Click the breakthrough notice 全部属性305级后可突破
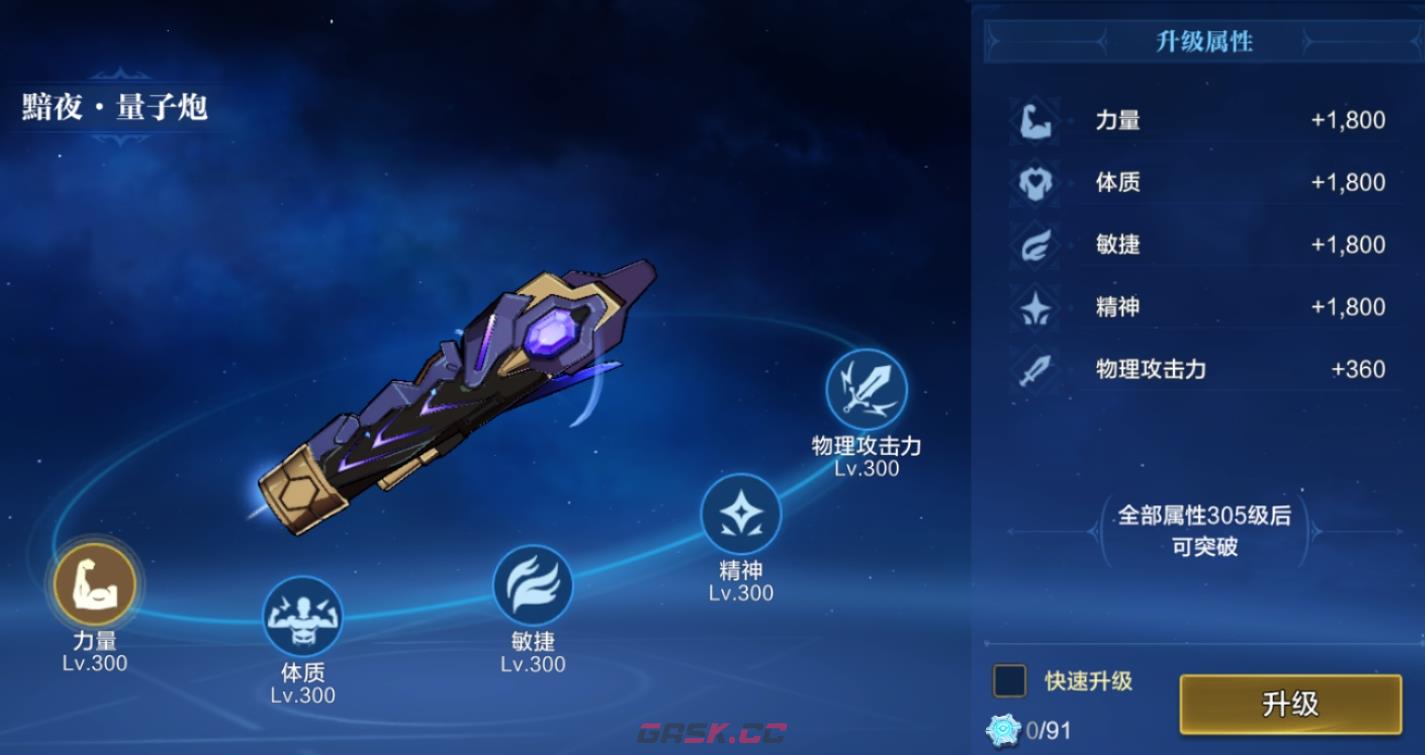The width and height of the screenshot is (1425, 755). coord(1204,531)
